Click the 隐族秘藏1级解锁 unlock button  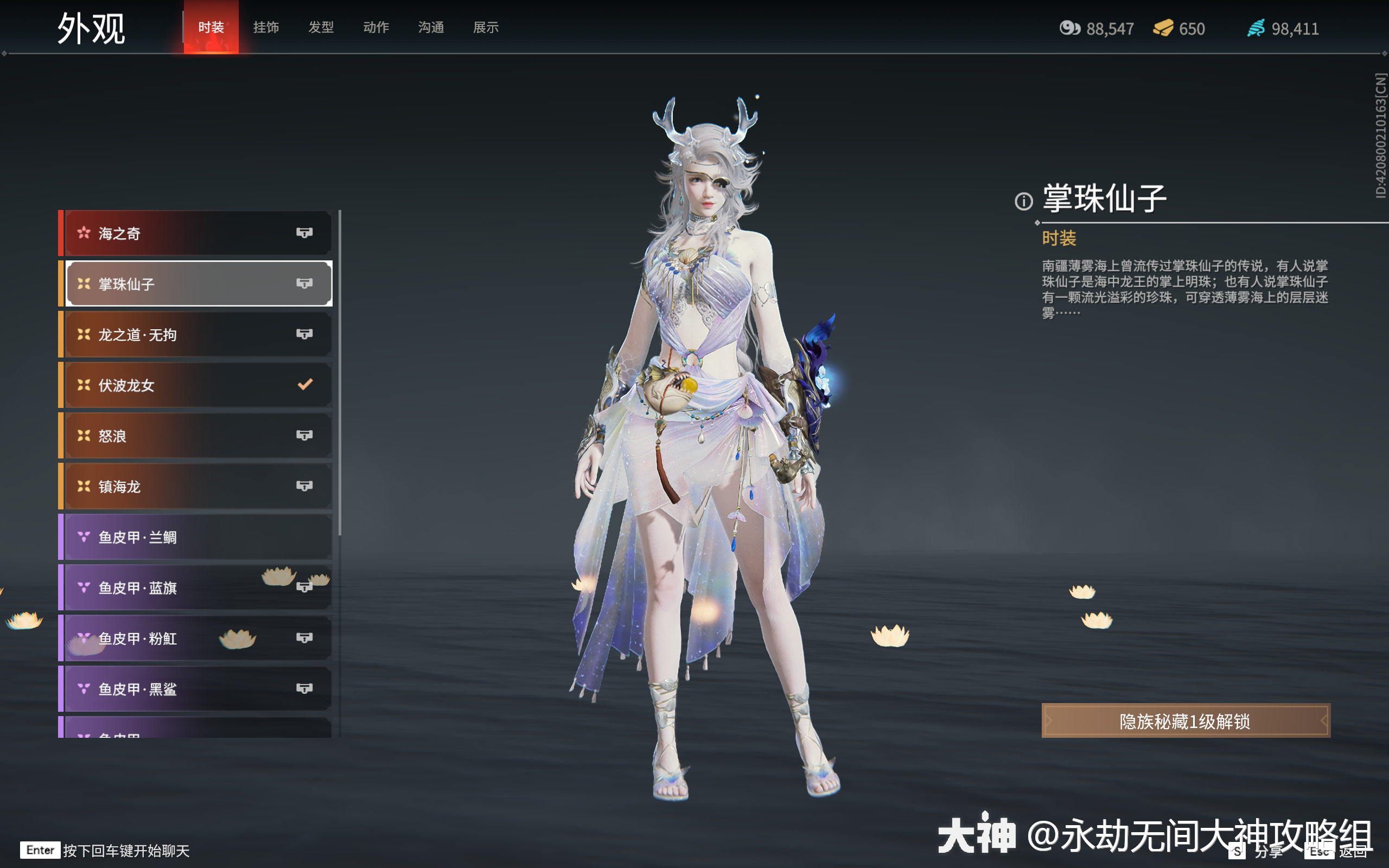(1185, 721)
